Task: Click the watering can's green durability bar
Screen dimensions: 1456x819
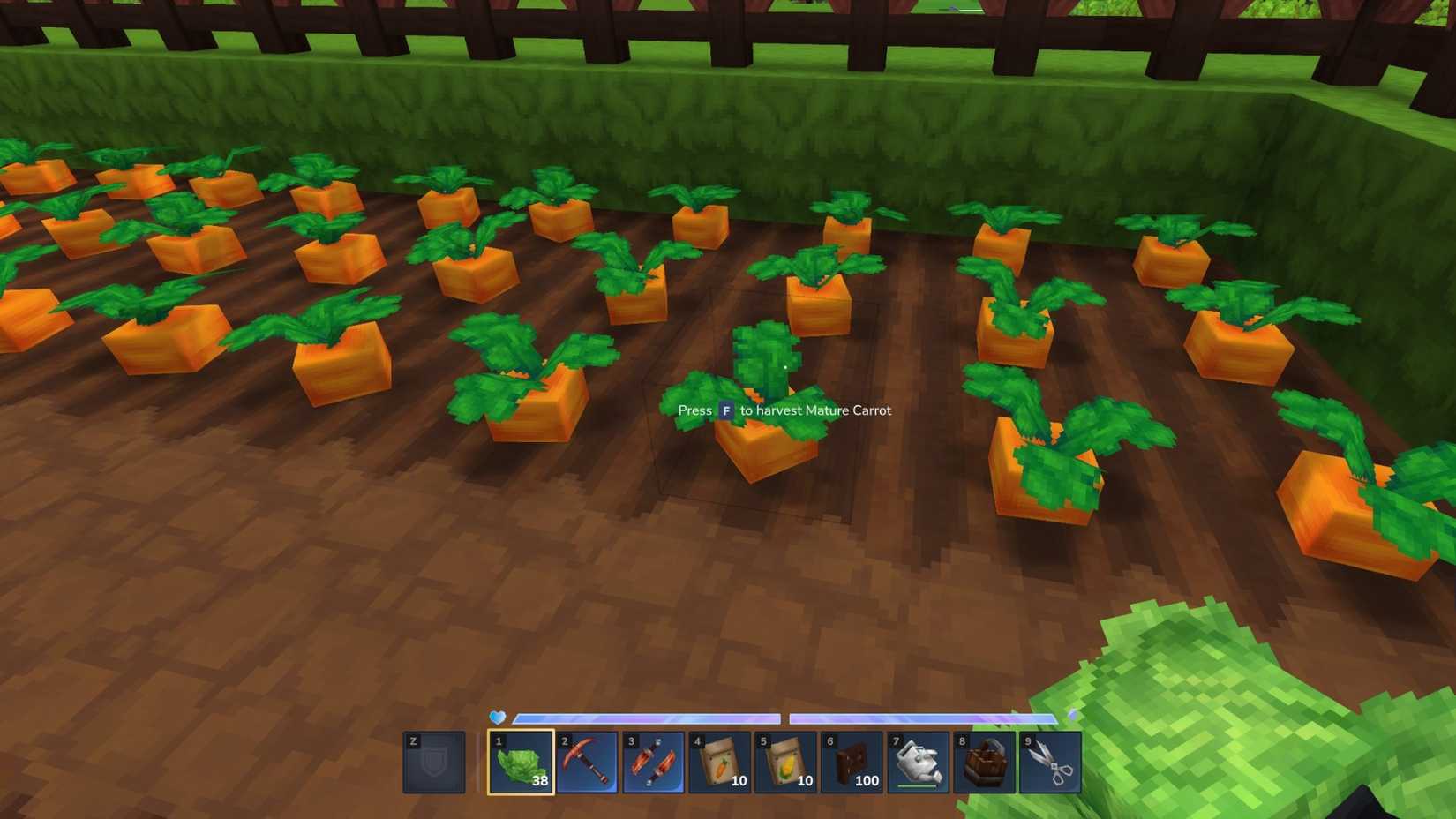Action: click(x=918, y=786)
